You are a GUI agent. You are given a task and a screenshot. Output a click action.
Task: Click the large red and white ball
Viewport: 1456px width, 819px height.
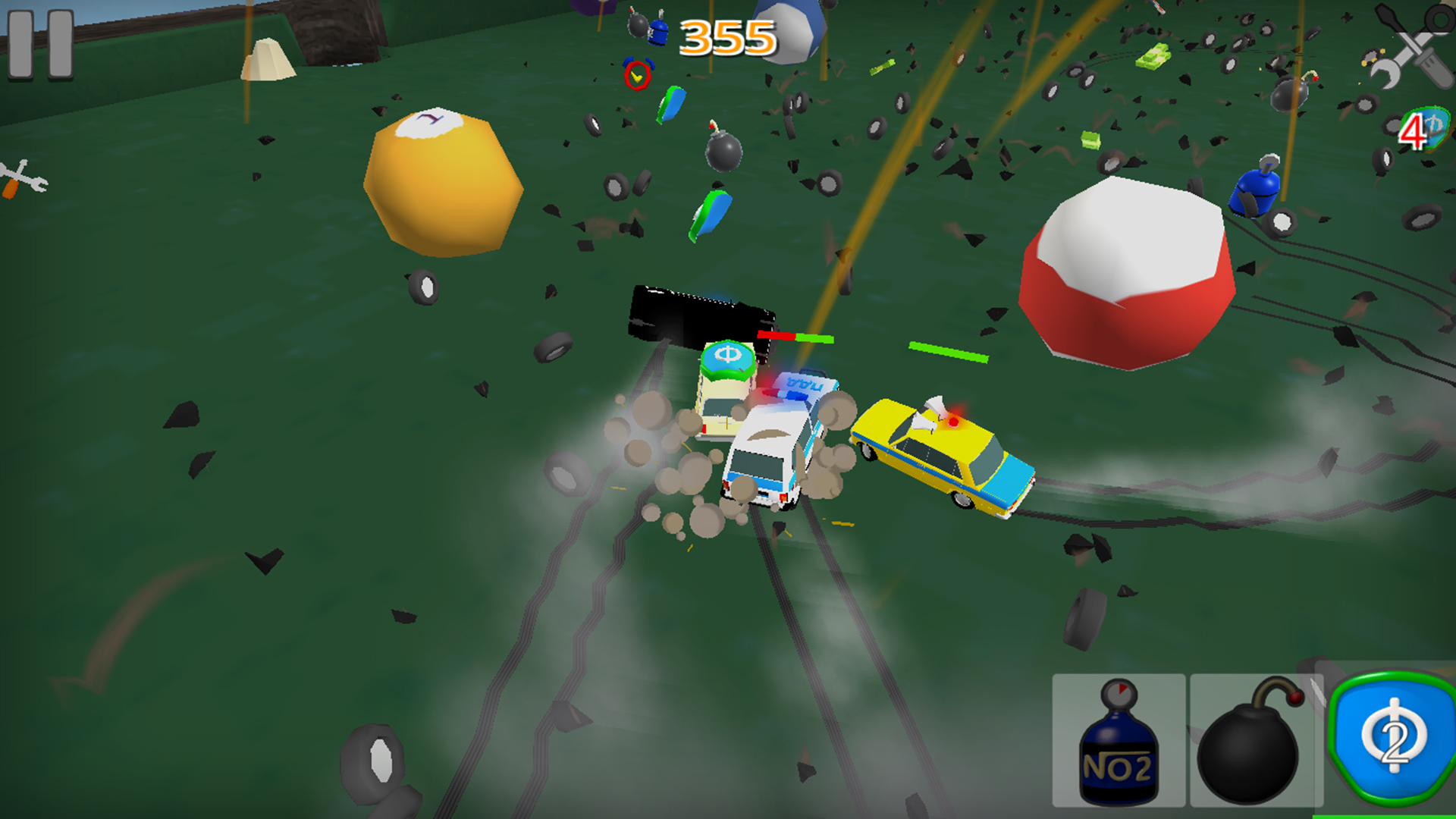click(x=1128, y=269)
